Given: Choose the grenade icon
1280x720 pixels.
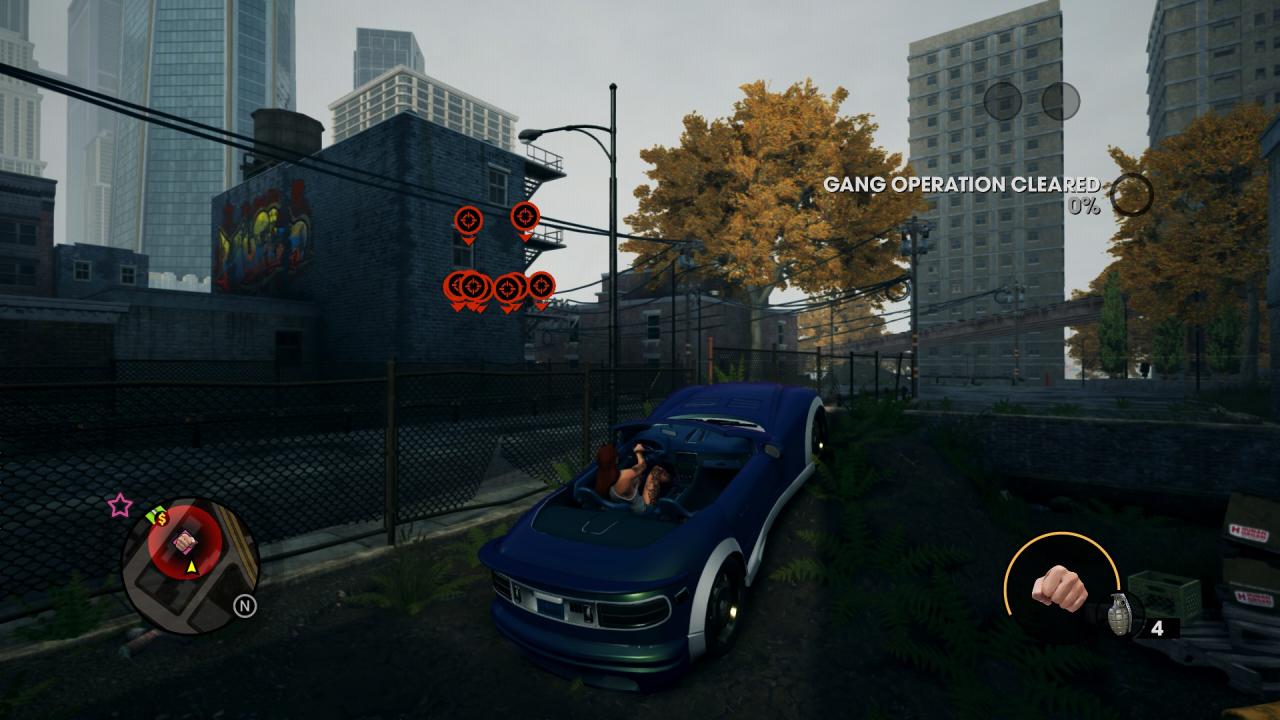Looking at the screenshot, I should (1117, 615).
